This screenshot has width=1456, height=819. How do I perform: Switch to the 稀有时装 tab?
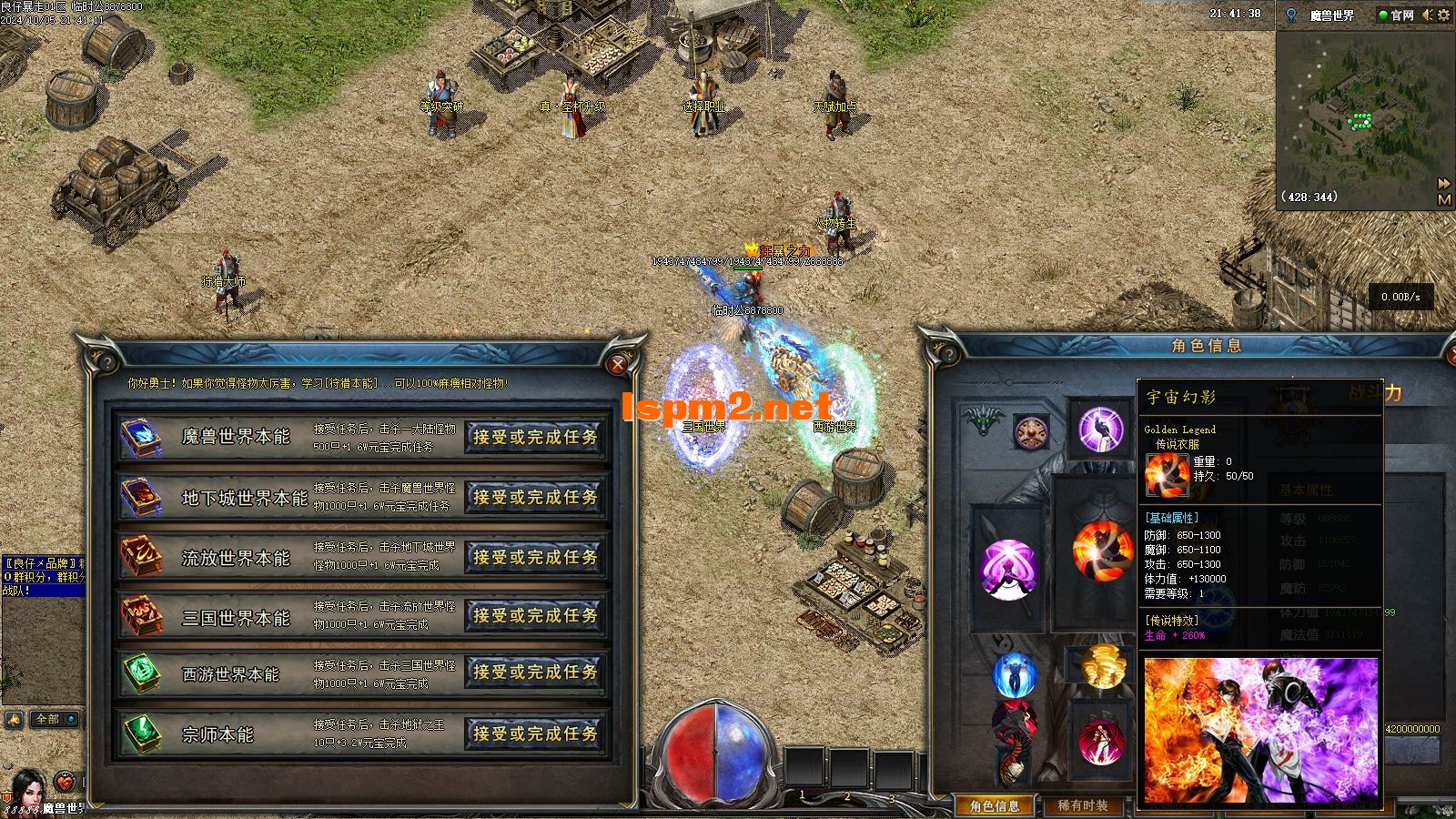(1083, 805)
